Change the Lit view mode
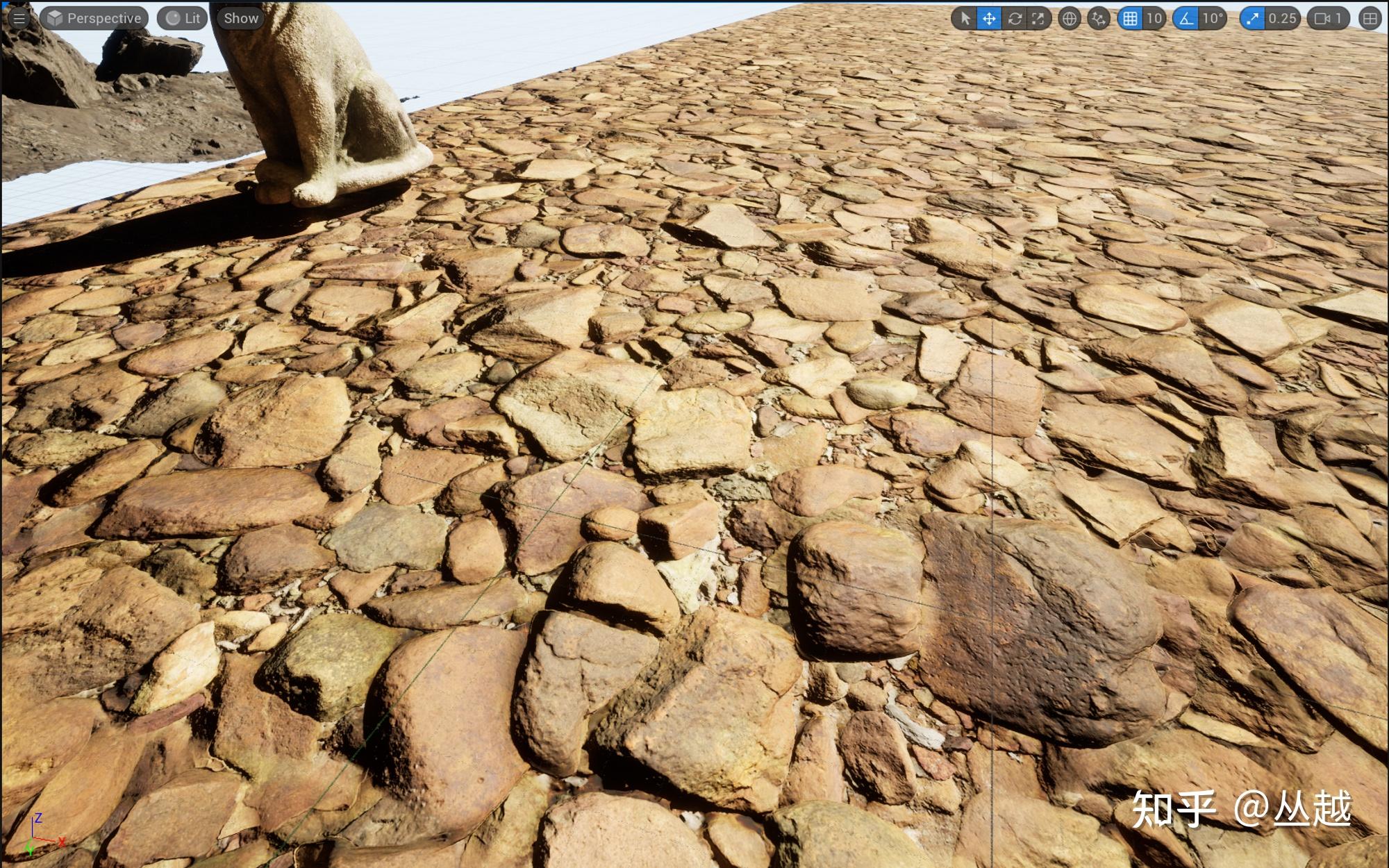The image size is (1389, 868). (x=183, y=19)
